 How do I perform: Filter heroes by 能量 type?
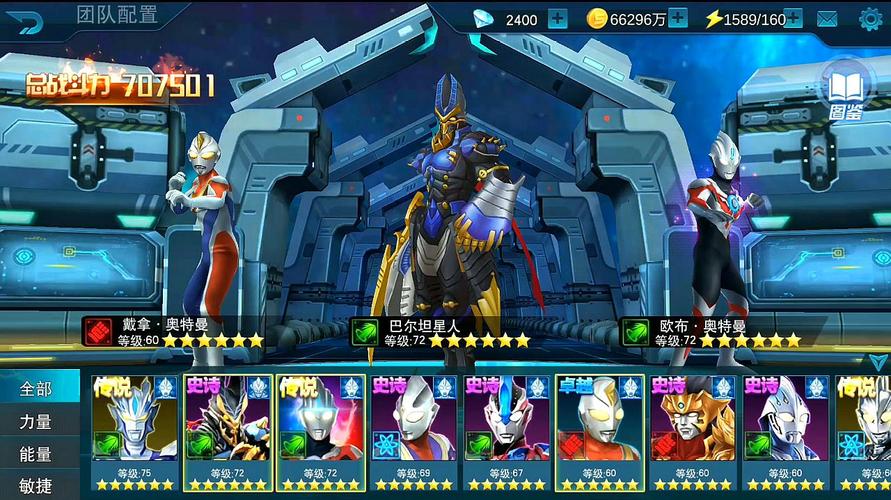[x=36, y=454]
